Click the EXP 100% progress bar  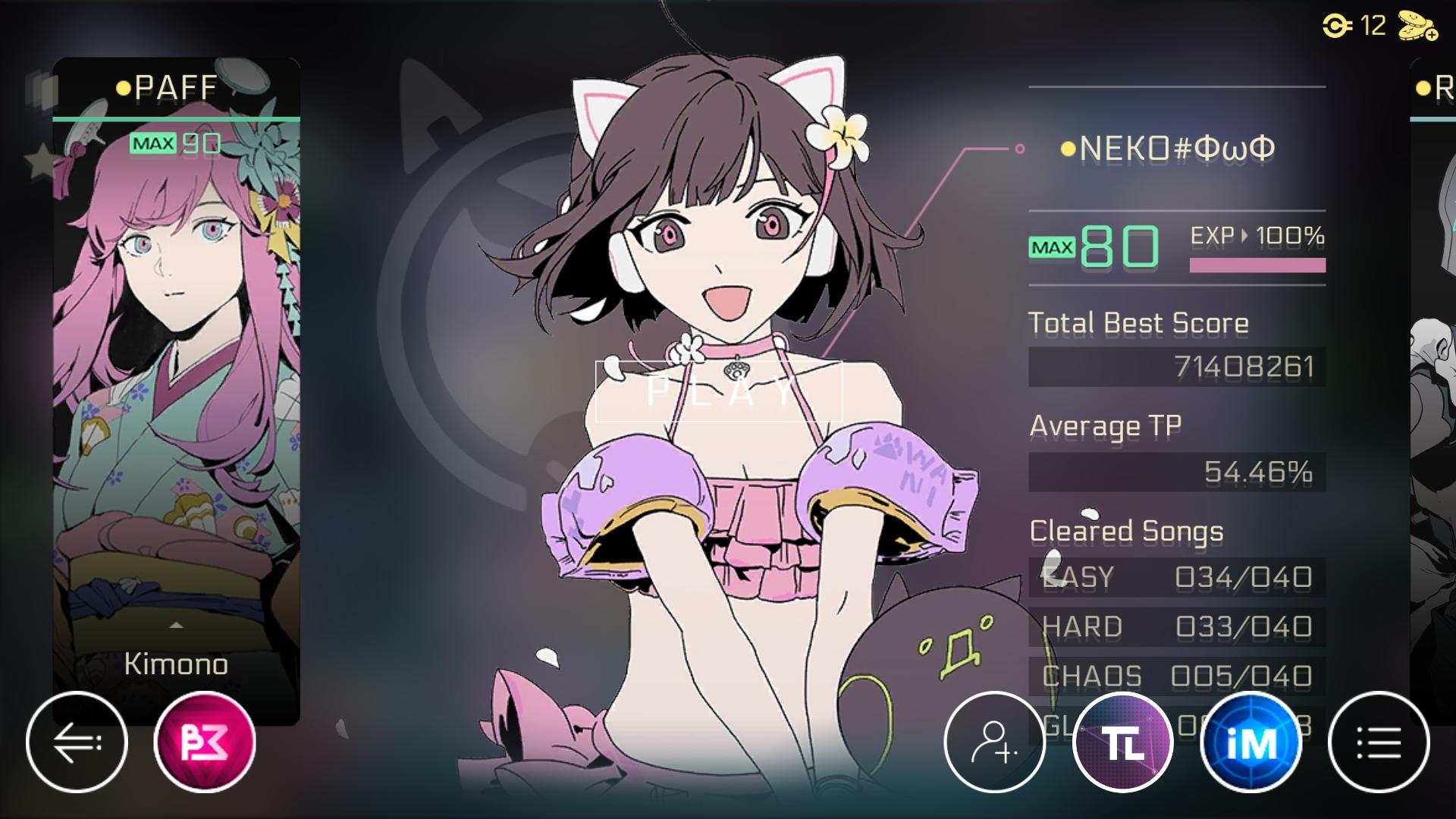[x=1259, y=265]
